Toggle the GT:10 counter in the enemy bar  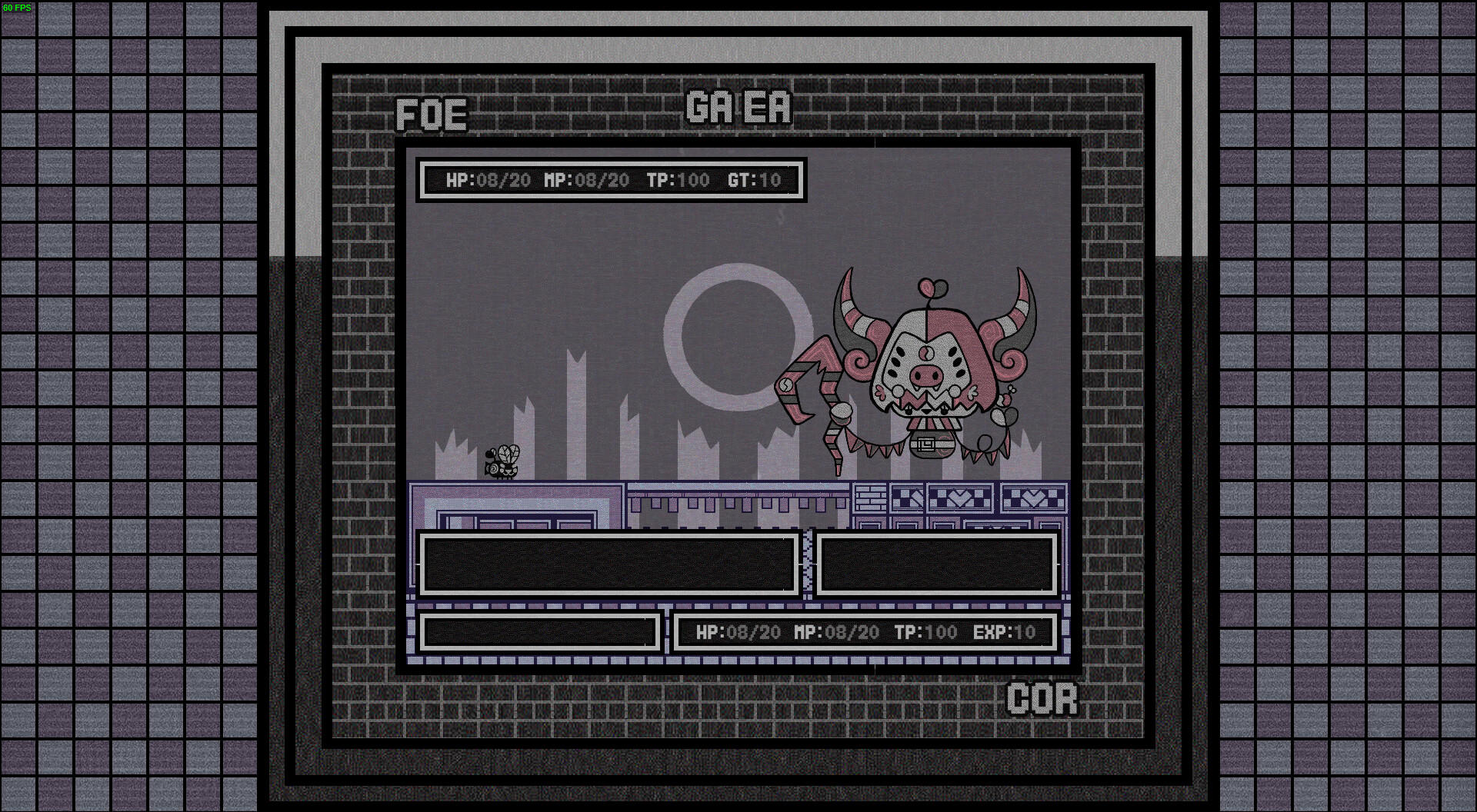pyautogui.click(x=752, y=181)
